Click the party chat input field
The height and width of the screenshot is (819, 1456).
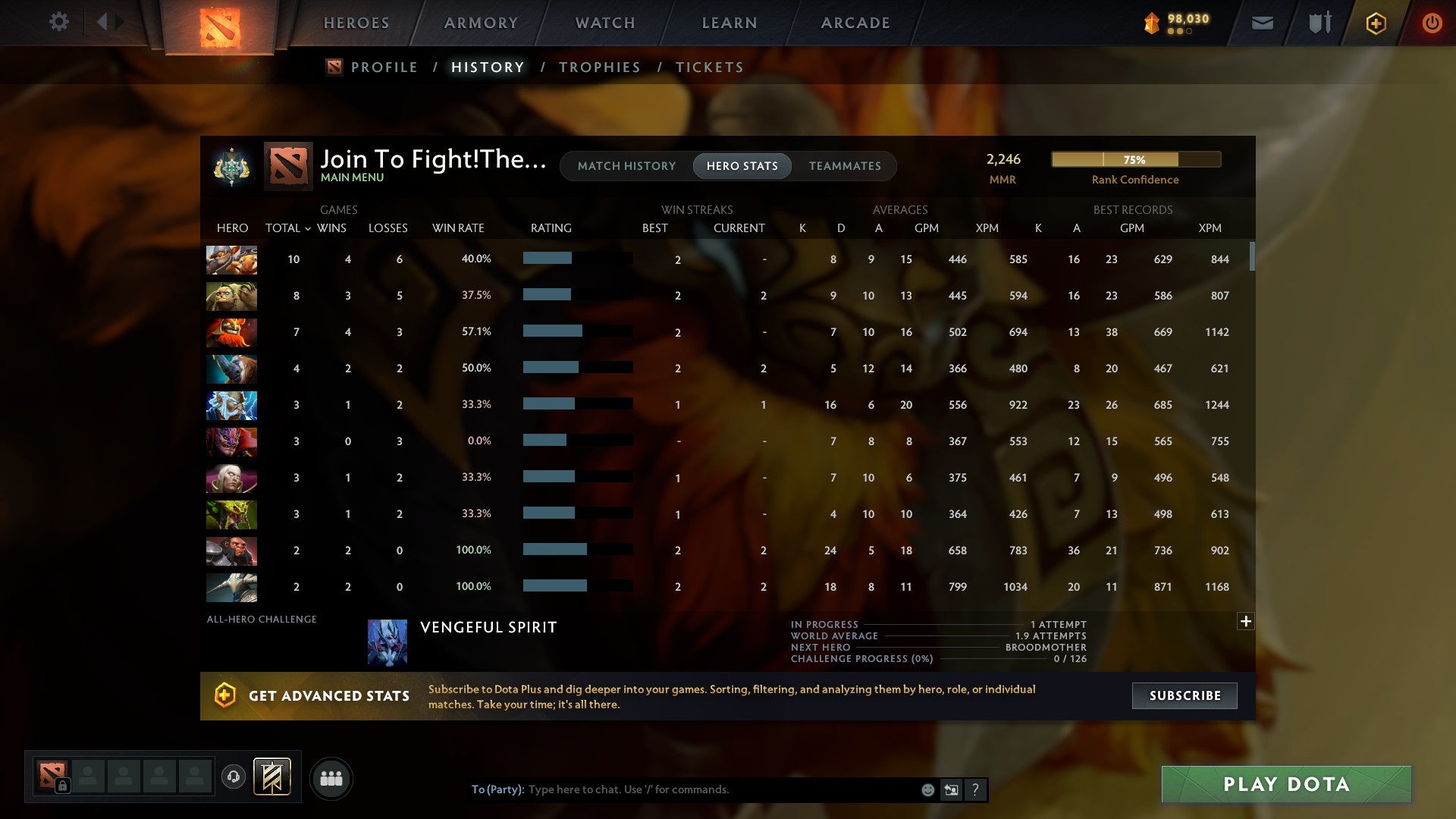713,789
